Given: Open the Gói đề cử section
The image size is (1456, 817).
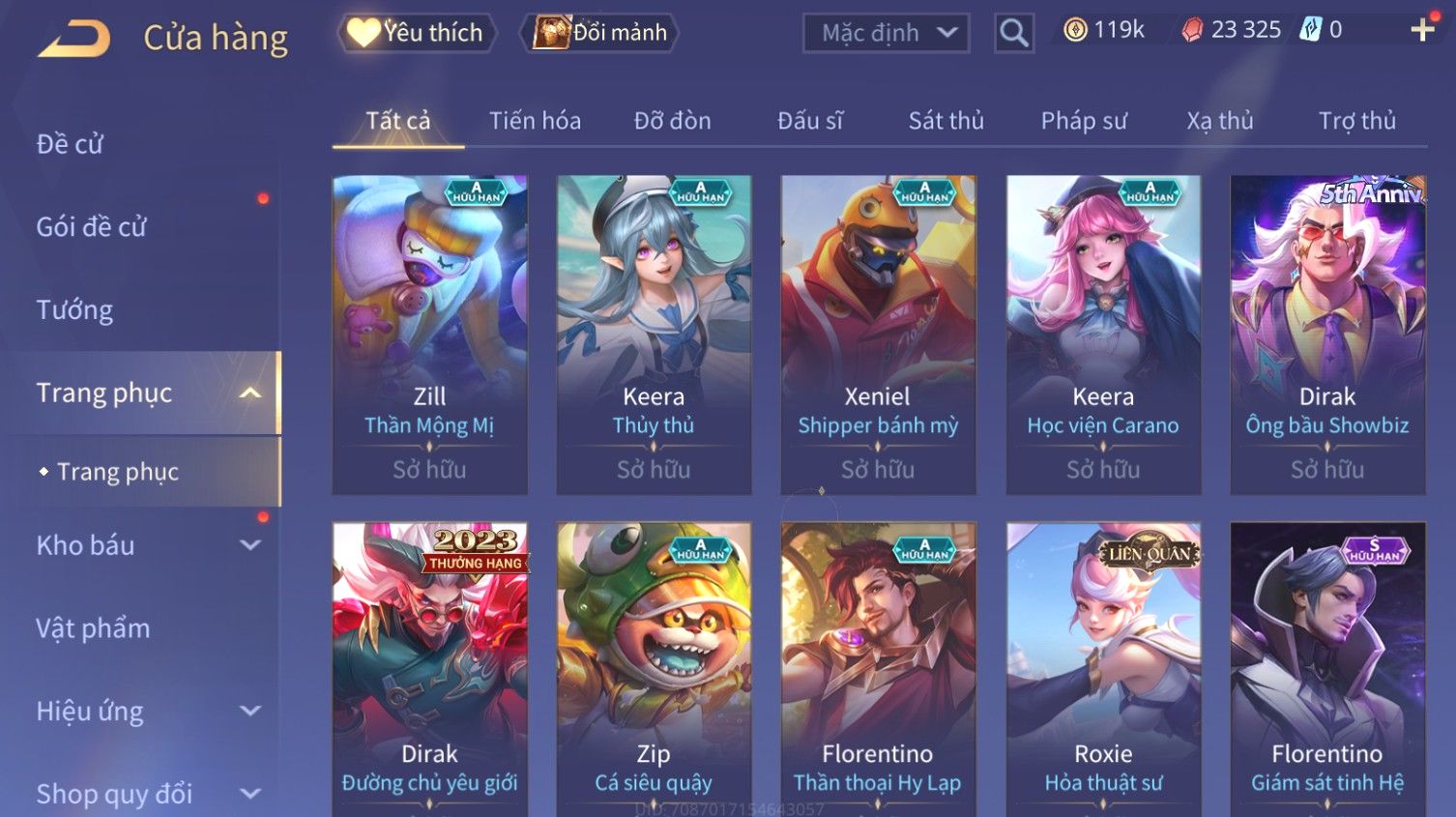Looking at the screenshot, I should (x=91, y=227).
